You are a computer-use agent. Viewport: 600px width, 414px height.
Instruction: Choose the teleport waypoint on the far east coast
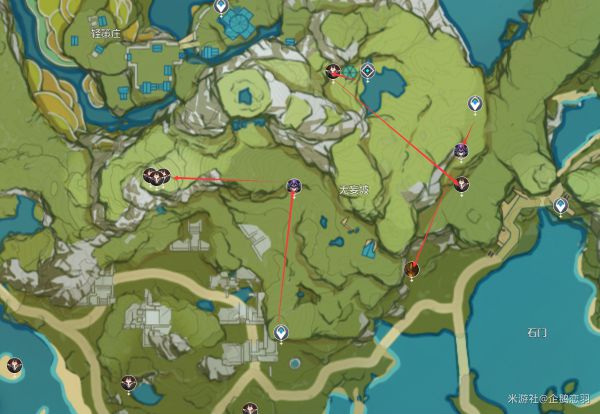click(561, 205)
